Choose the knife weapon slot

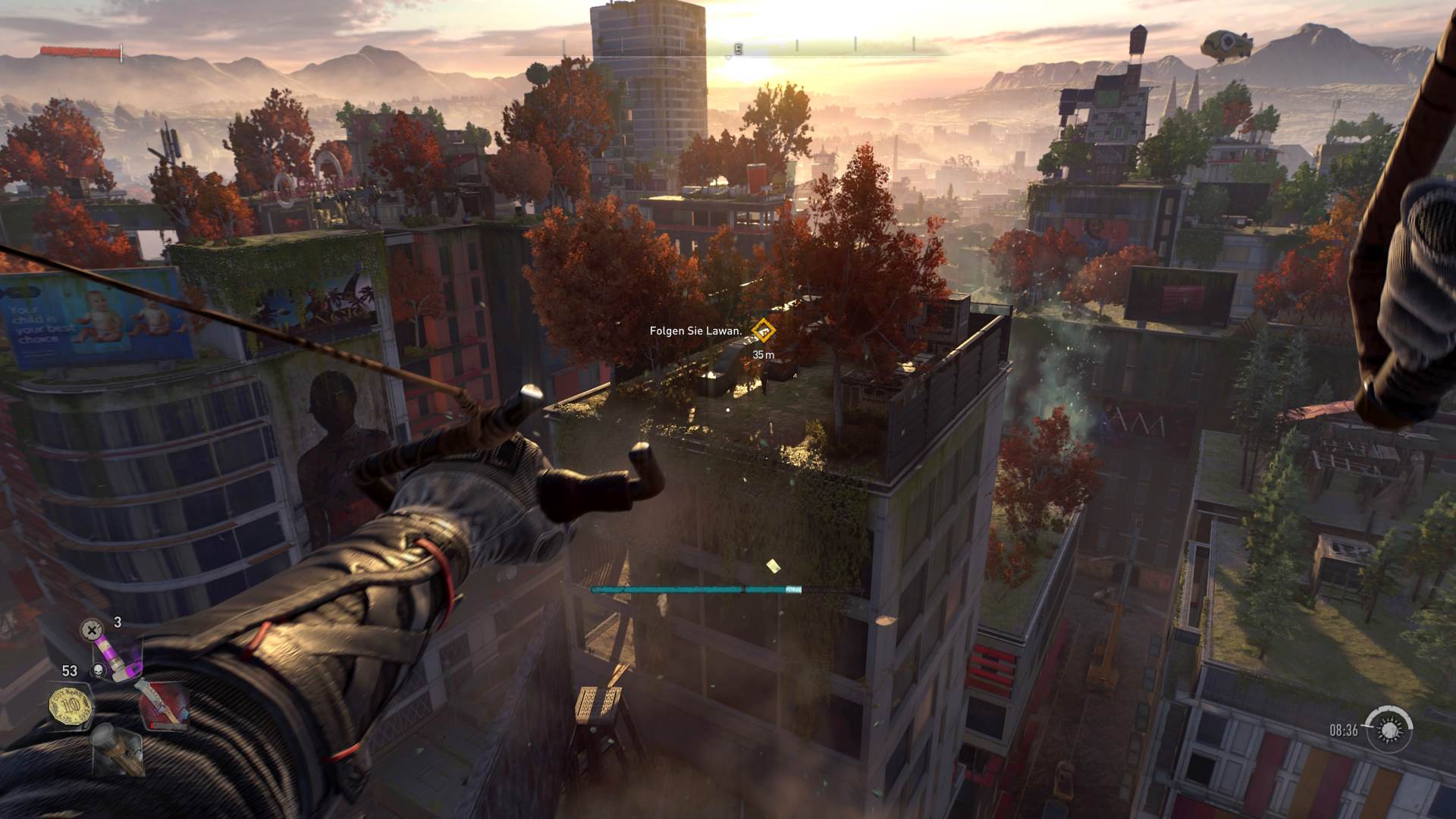point(161,704)
